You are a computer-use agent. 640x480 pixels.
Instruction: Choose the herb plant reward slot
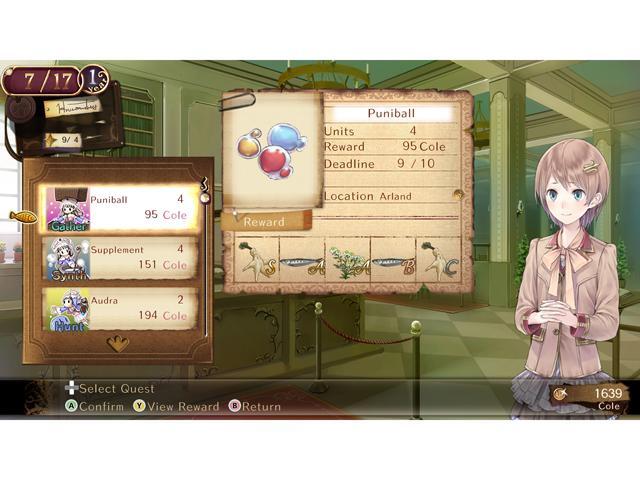348,262
